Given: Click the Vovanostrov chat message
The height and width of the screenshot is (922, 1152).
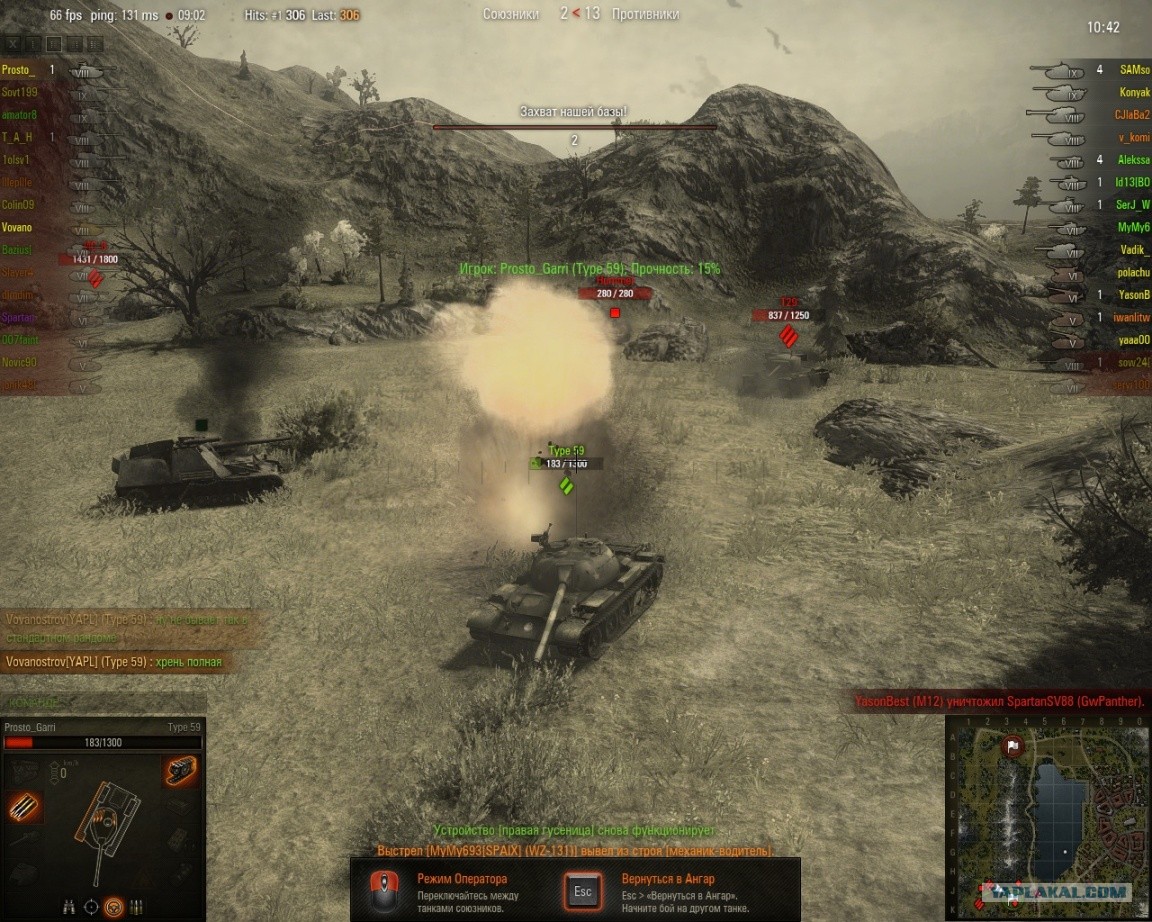Looking at the screenshot, I should click(114, 662).
